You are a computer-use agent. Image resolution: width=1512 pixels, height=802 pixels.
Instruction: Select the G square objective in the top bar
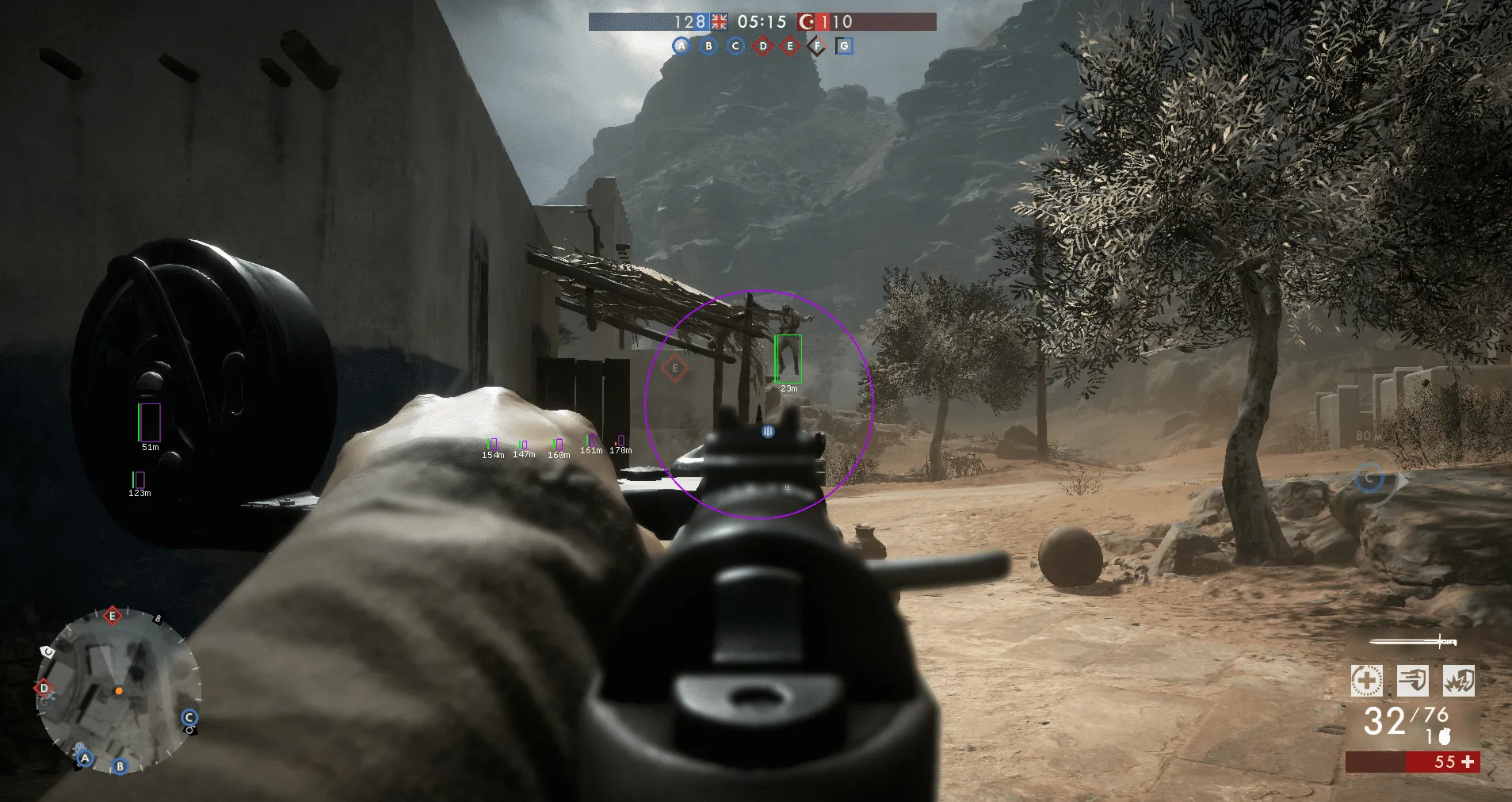(x=844, y=46)
